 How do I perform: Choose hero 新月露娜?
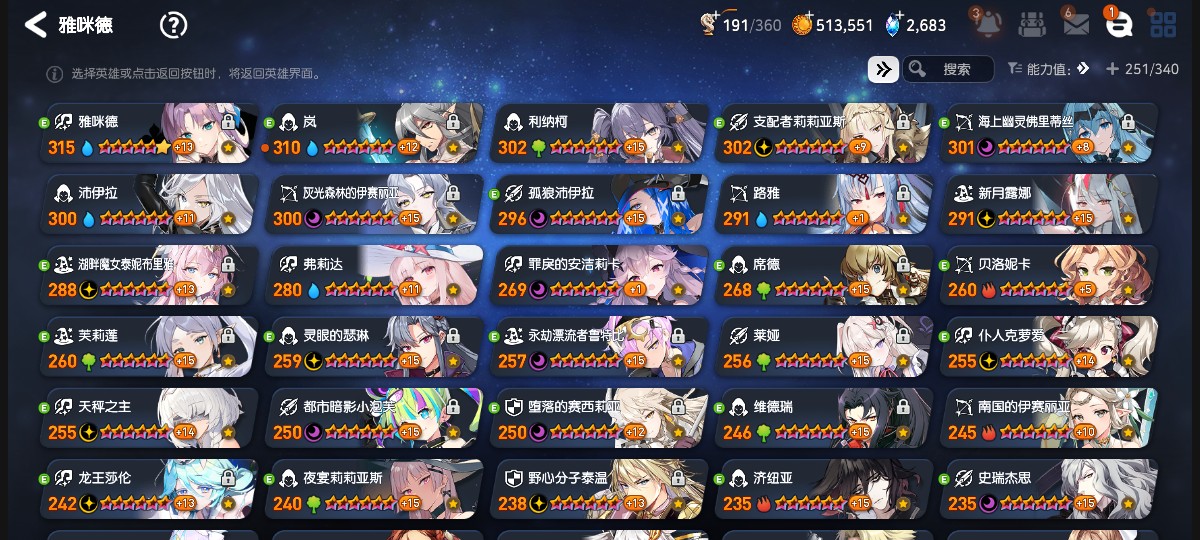(x=1049, y=205)
